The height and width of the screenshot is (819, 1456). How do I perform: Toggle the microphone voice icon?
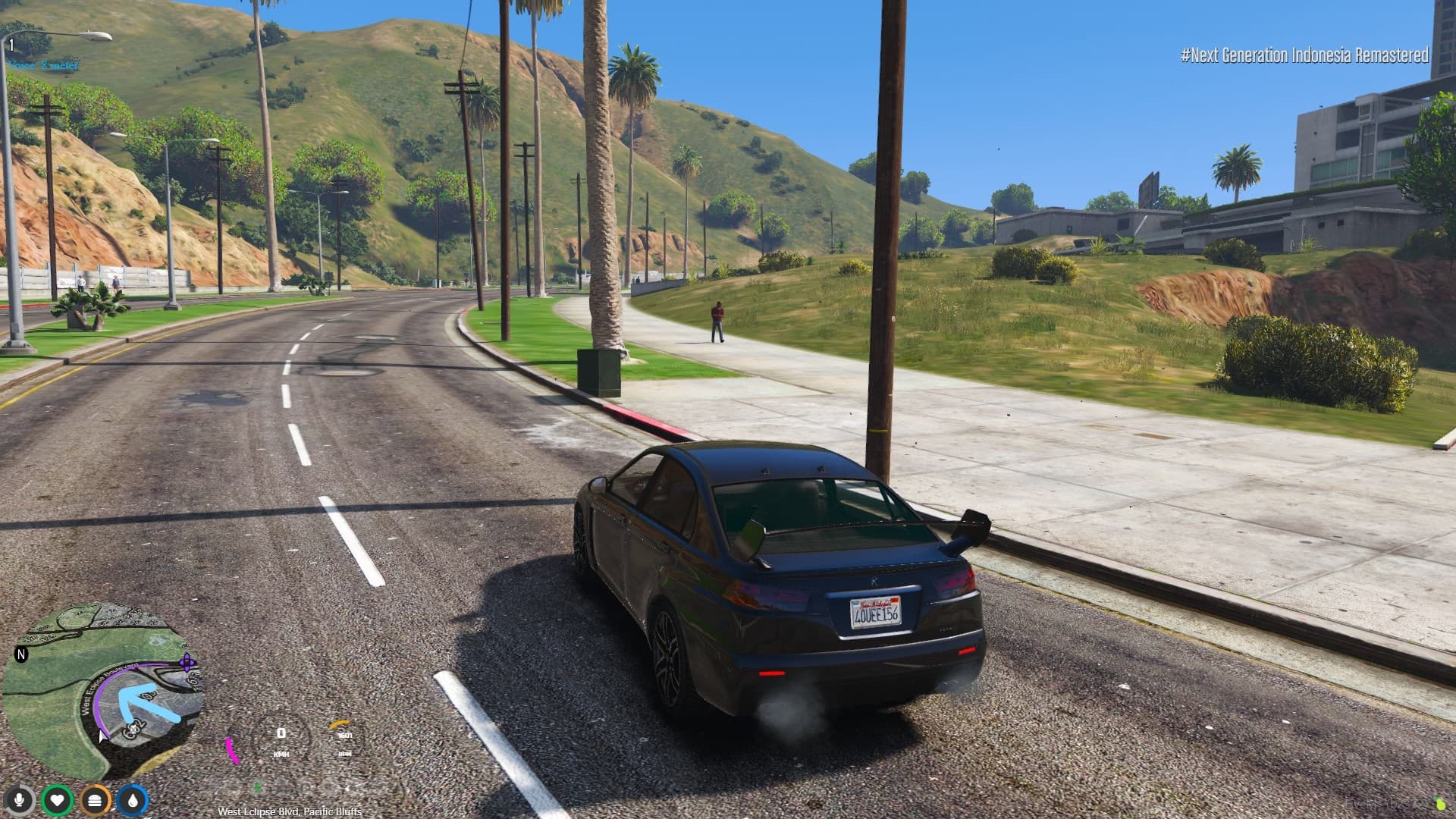click(20, 800)
